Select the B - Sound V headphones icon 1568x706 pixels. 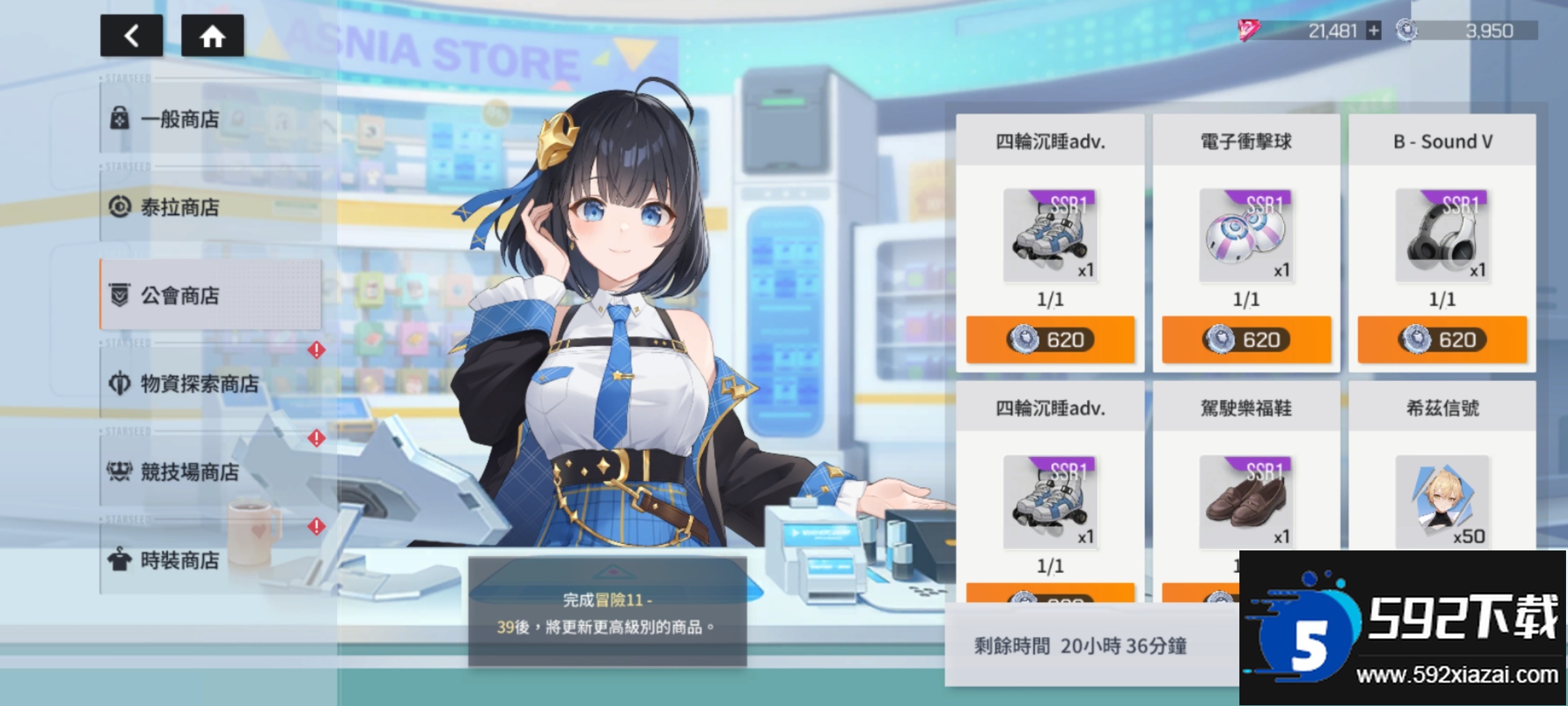click(1442, 235)
